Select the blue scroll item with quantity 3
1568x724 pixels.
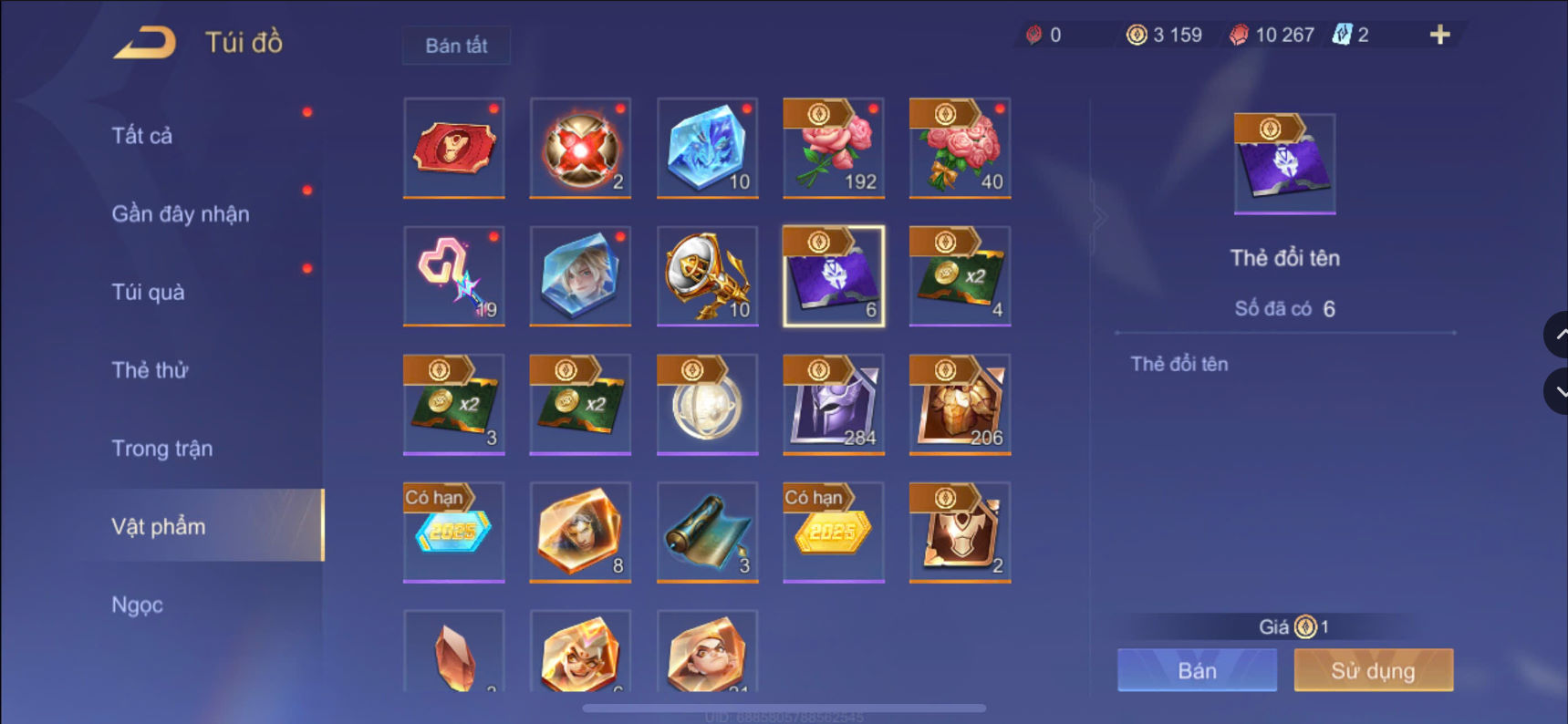(707, 532)
